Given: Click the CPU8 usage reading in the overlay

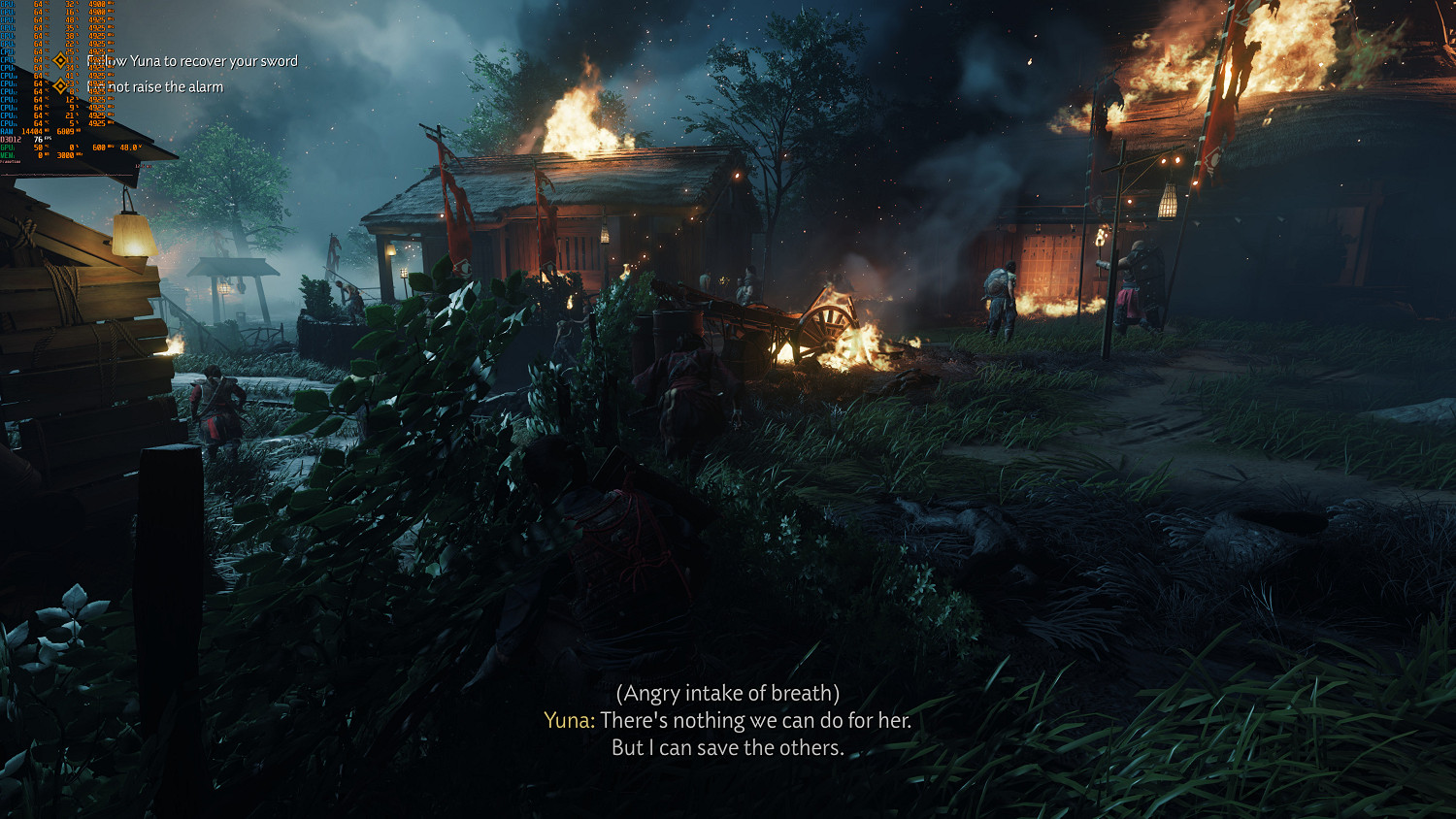Looking at the screenshot, I should [x=39, y=60].
